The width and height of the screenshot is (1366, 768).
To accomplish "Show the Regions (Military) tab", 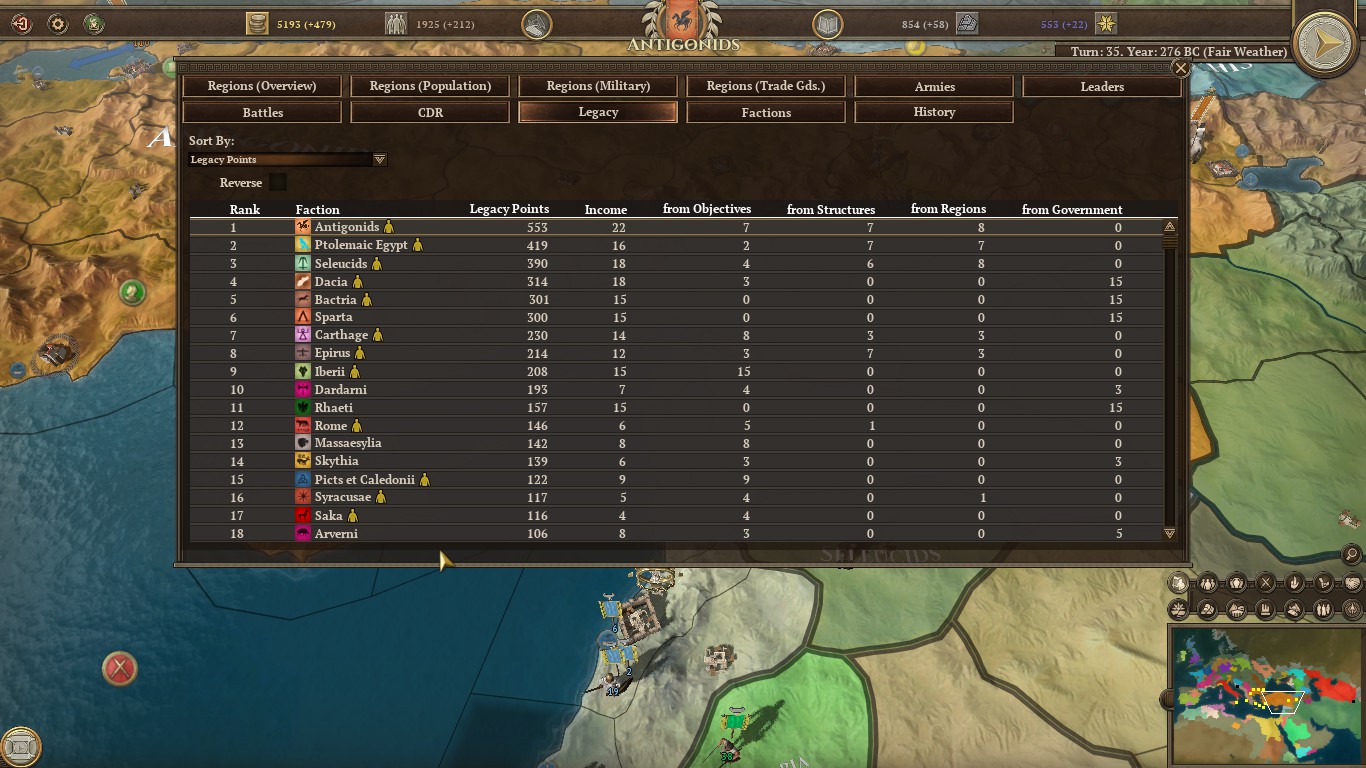I will coord(598,86).
